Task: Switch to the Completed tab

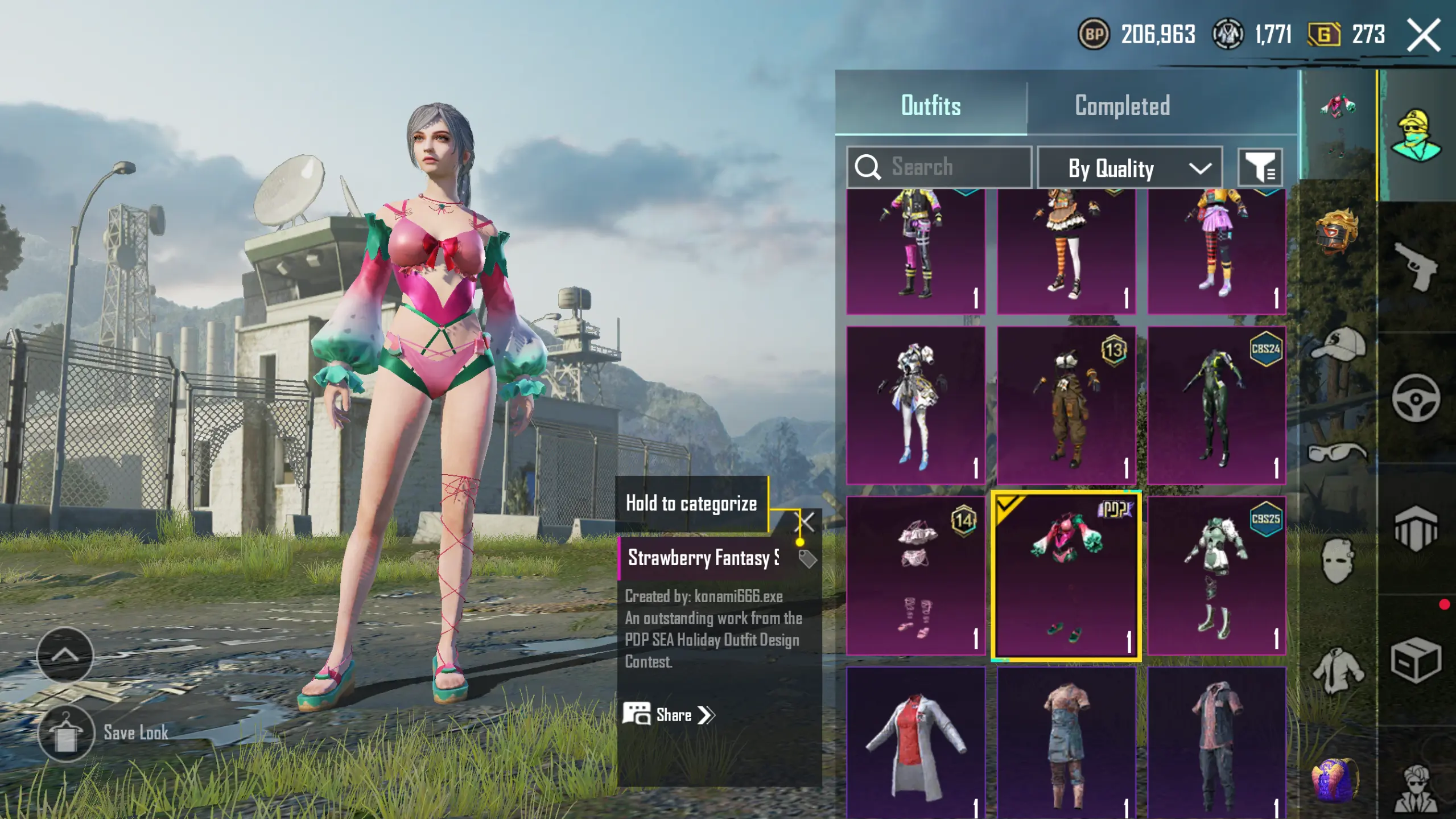Action: (x=1122, y=106)
